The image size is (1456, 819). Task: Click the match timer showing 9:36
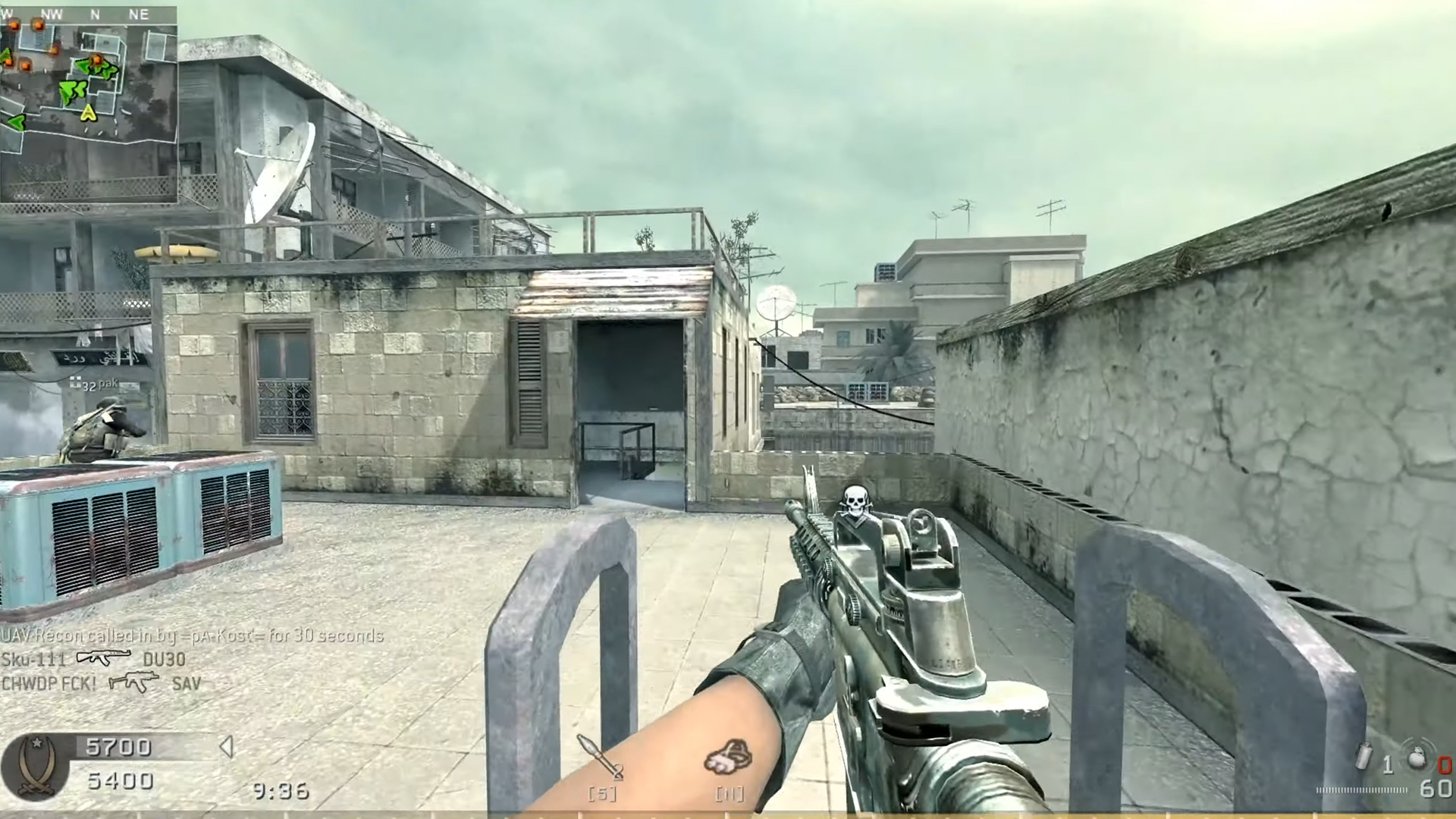pos(280,792)
